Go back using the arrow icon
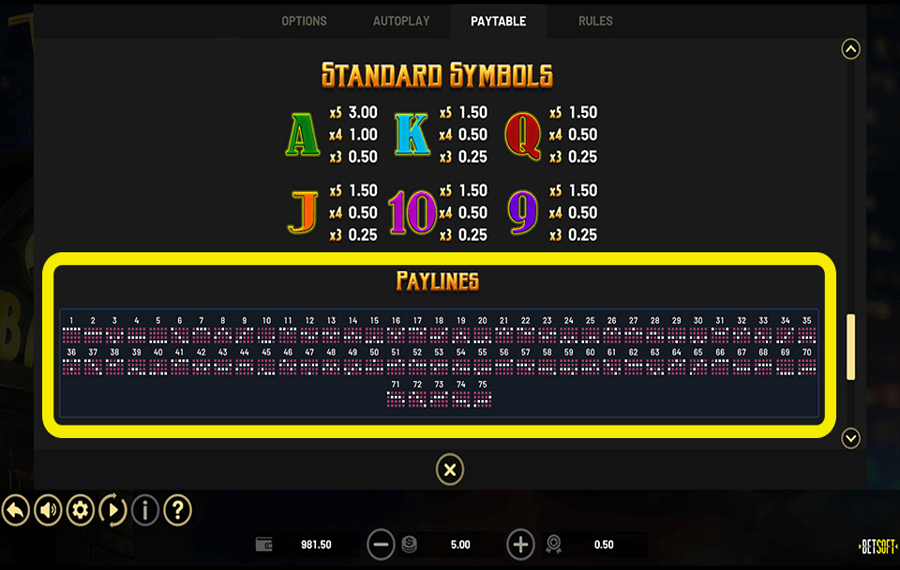 15,511
